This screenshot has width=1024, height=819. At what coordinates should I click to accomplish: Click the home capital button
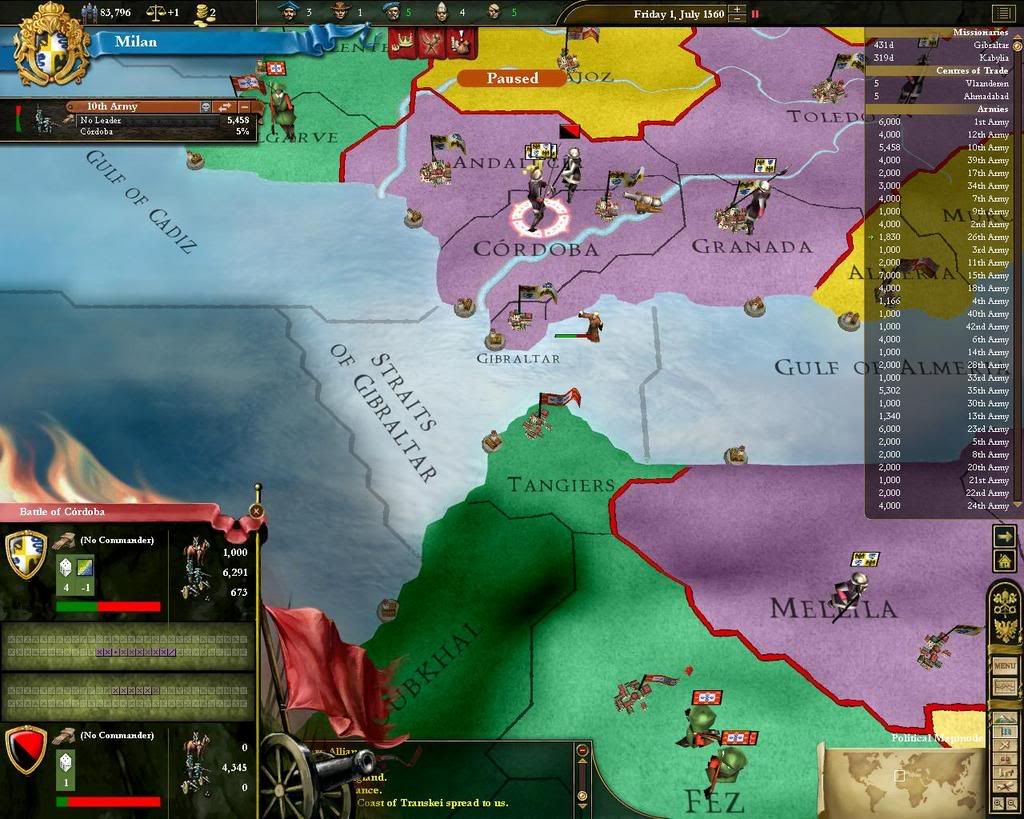click(1005, 562)
